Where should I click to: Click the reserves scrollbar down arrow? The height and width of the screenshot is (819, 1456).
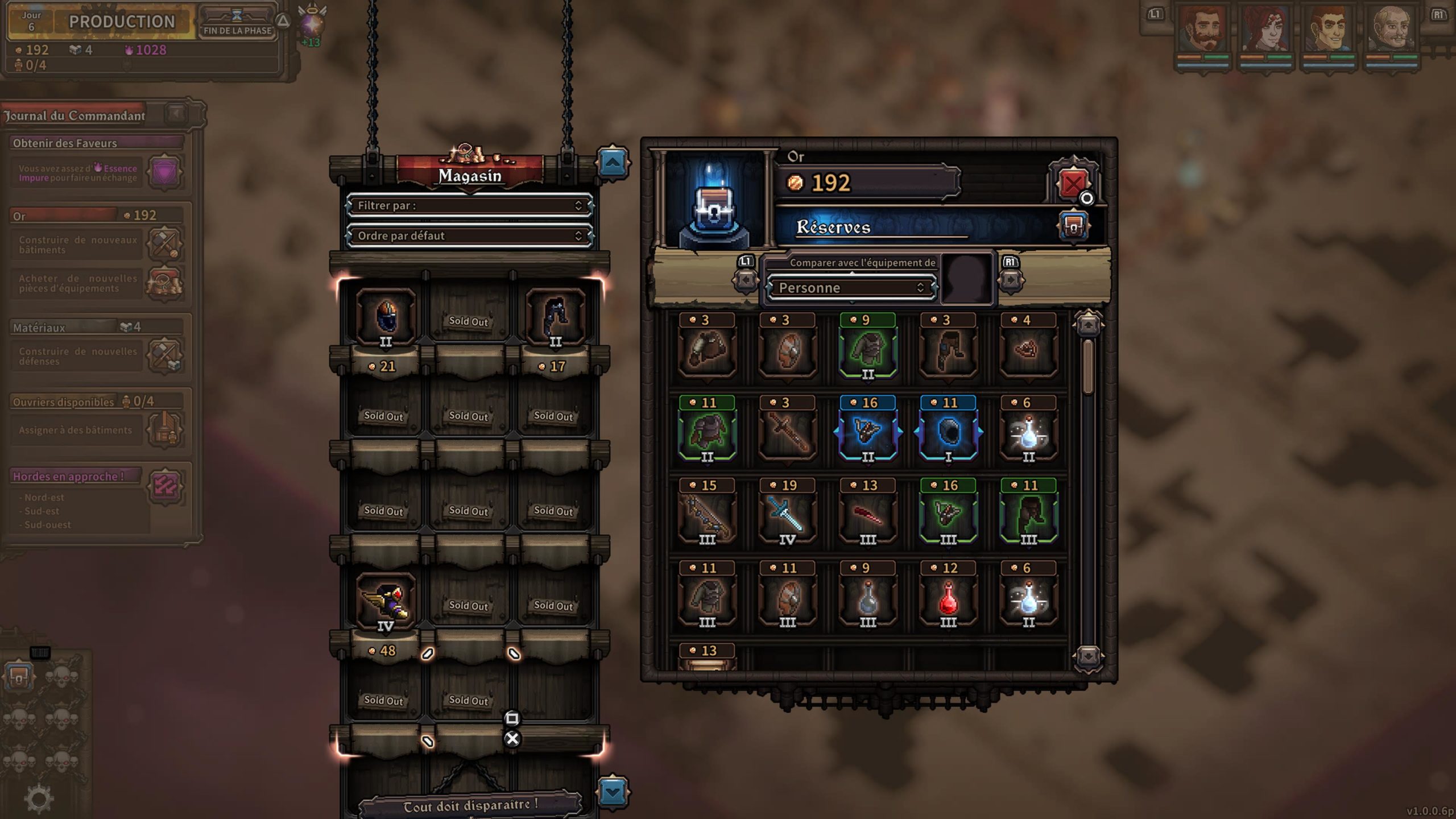[1088, 657]
